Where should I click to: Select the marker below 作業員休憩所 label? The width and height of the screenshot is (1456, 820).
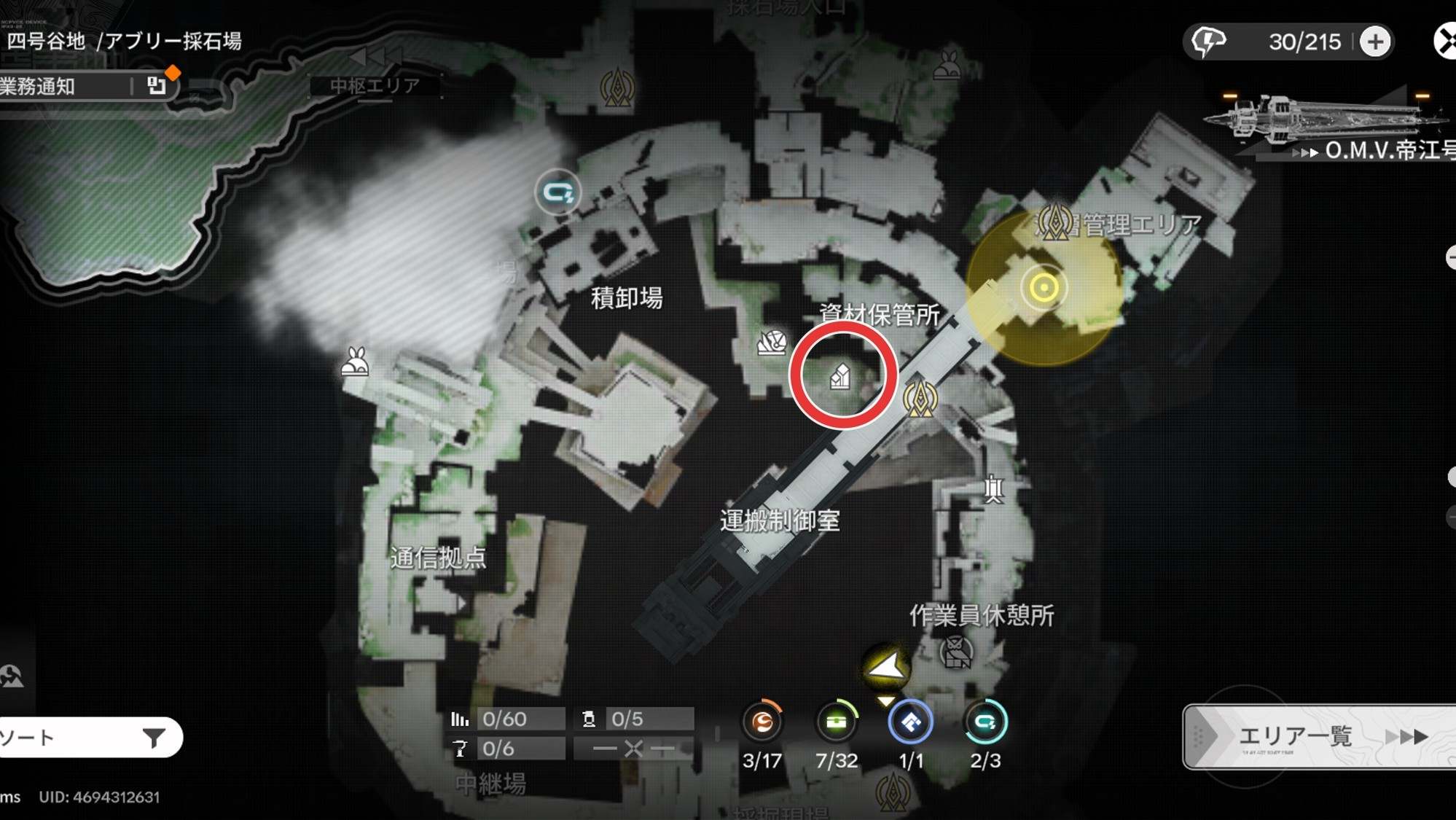point(956,652)
